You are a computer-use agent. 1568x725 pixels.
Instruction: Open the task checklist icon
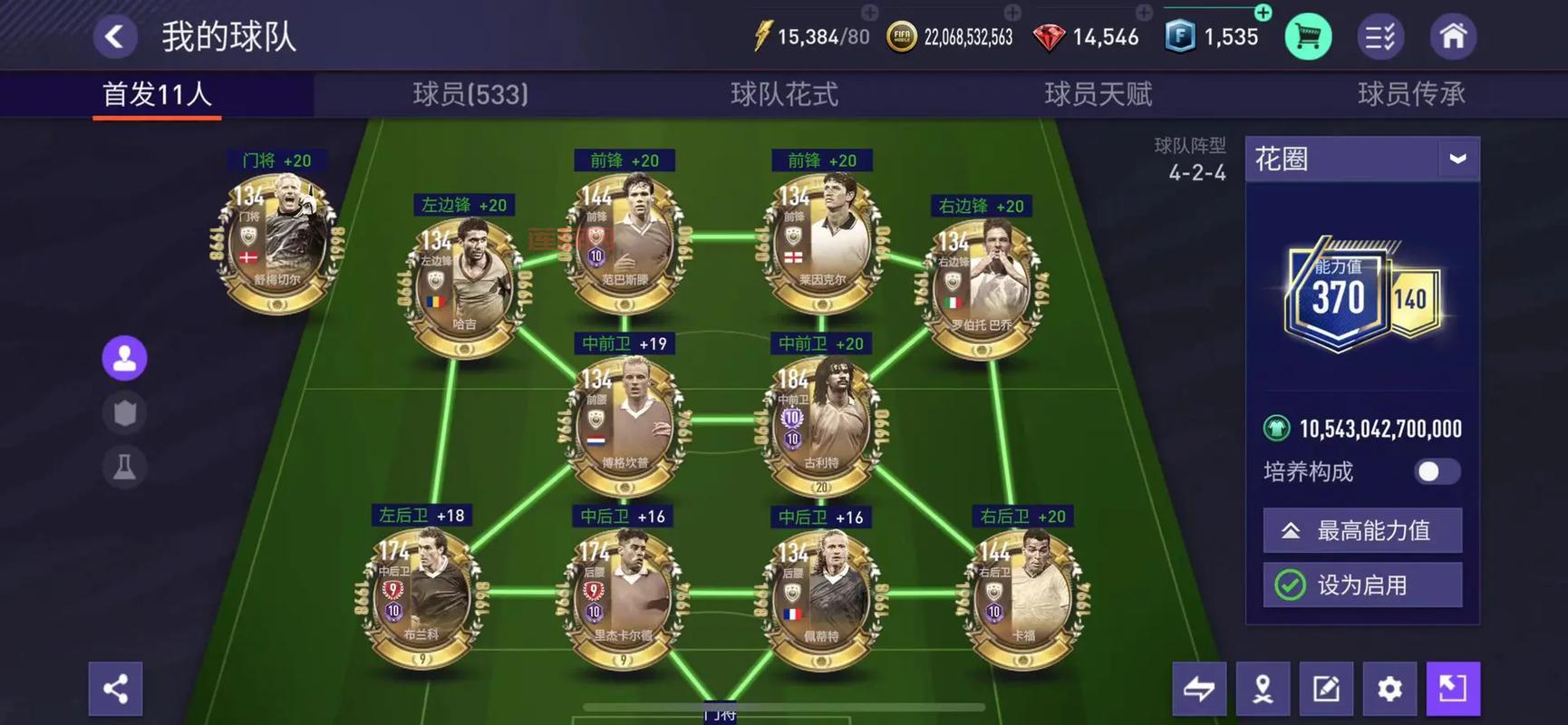pos(1380,37)
